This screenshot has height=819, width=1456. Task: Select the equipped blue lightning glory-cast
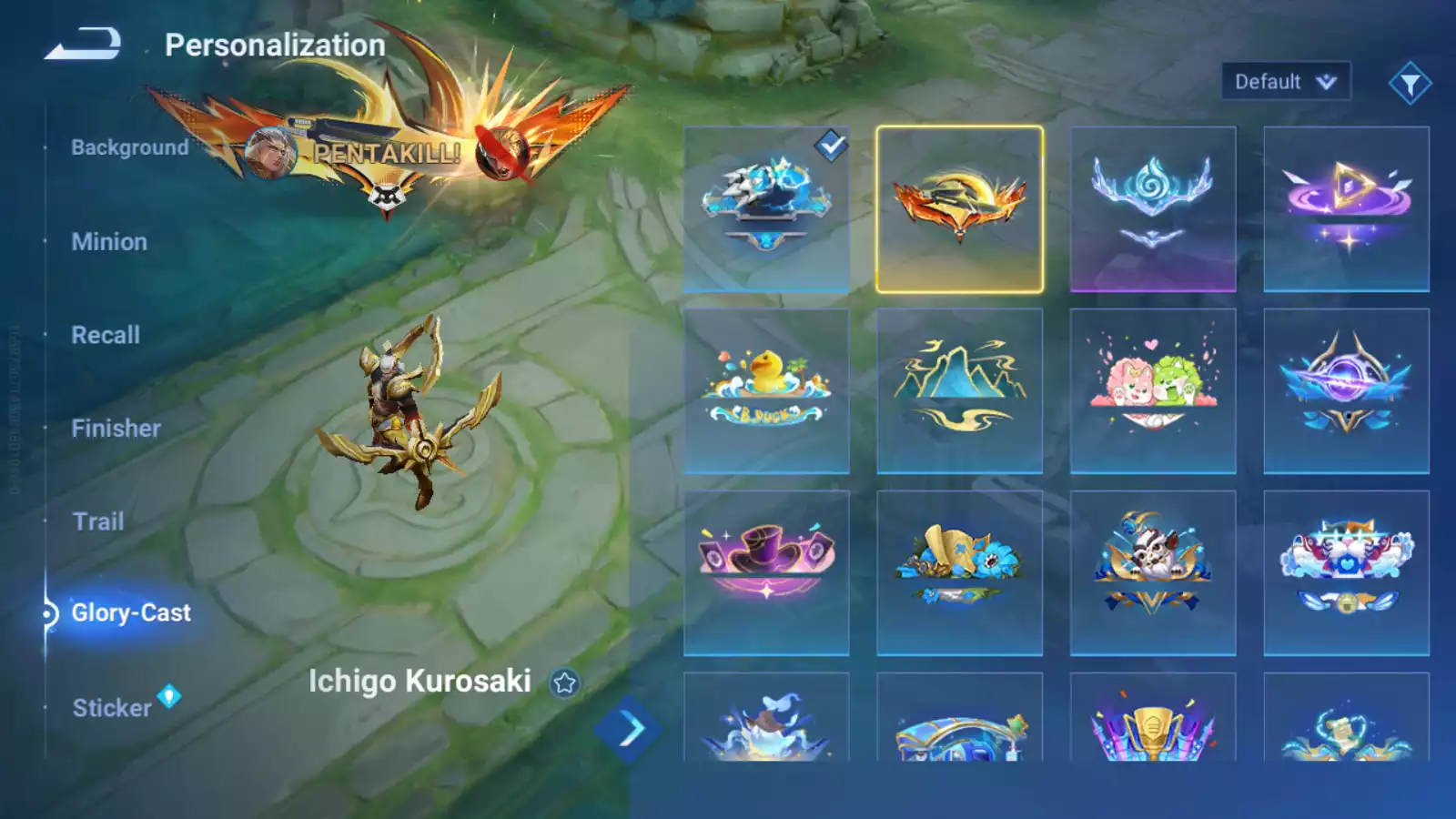pyautogui.click(x=766, y=209)
